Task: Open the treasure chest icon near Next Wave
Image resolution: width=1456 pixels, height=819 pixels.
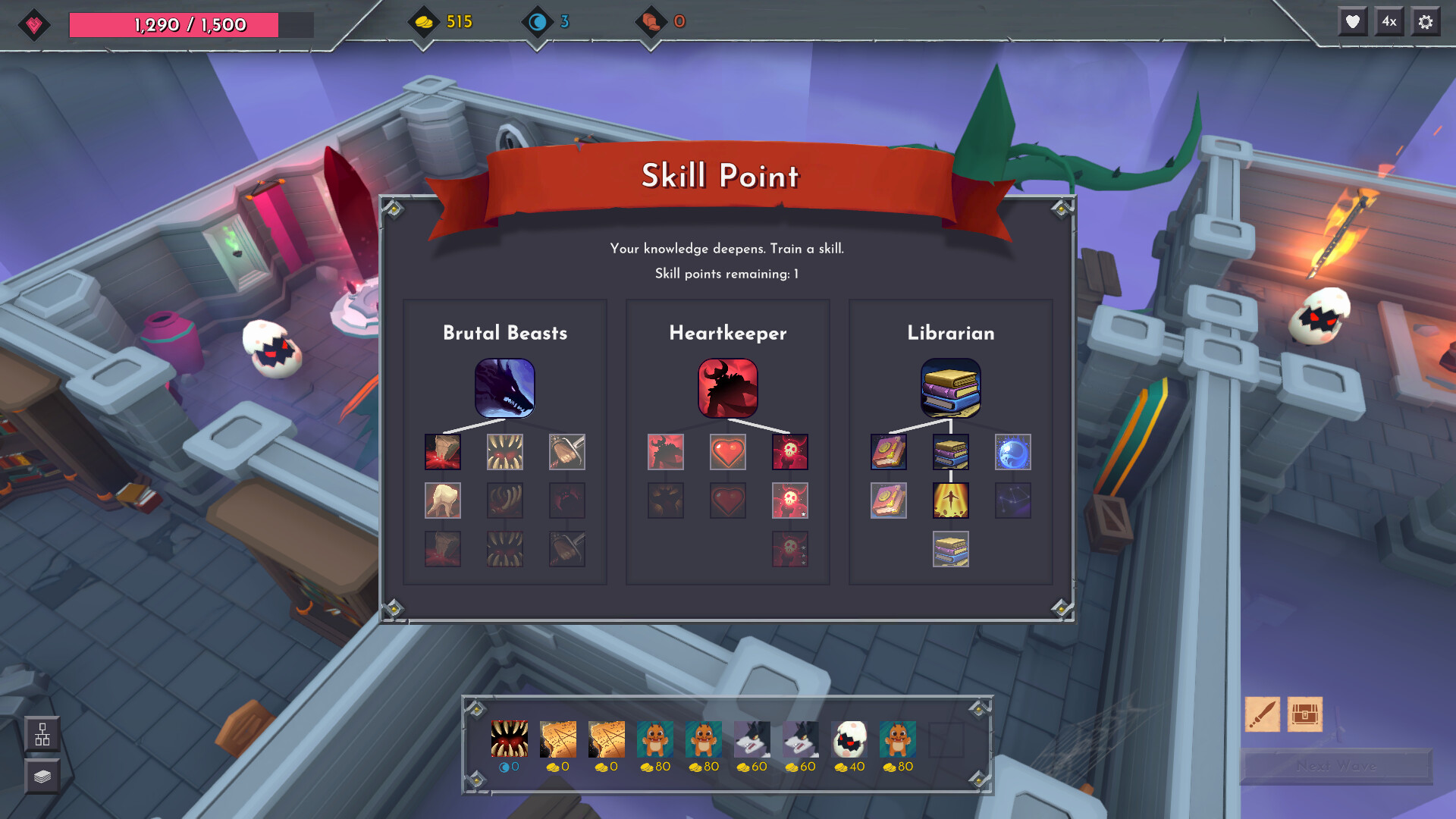Action: 1306,714
